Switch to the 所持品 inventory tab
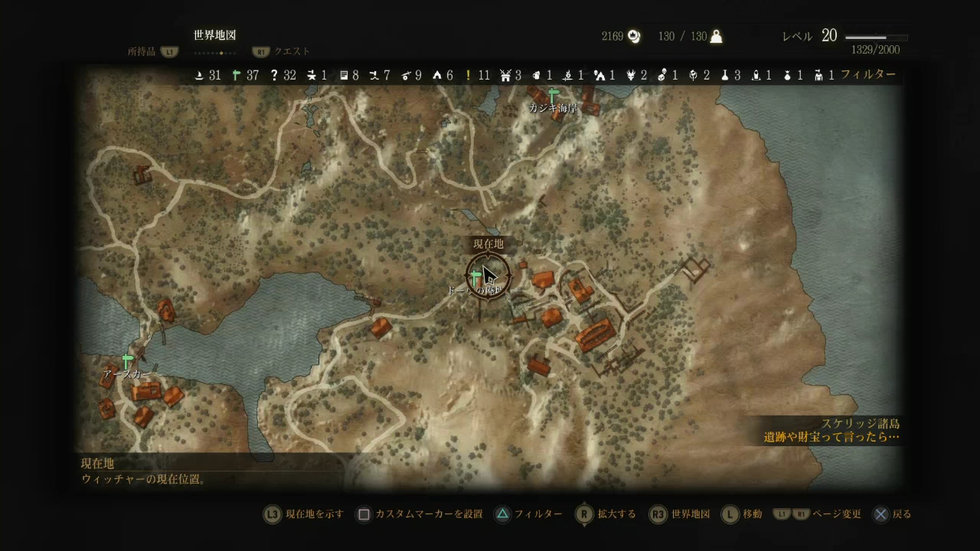 143,50
